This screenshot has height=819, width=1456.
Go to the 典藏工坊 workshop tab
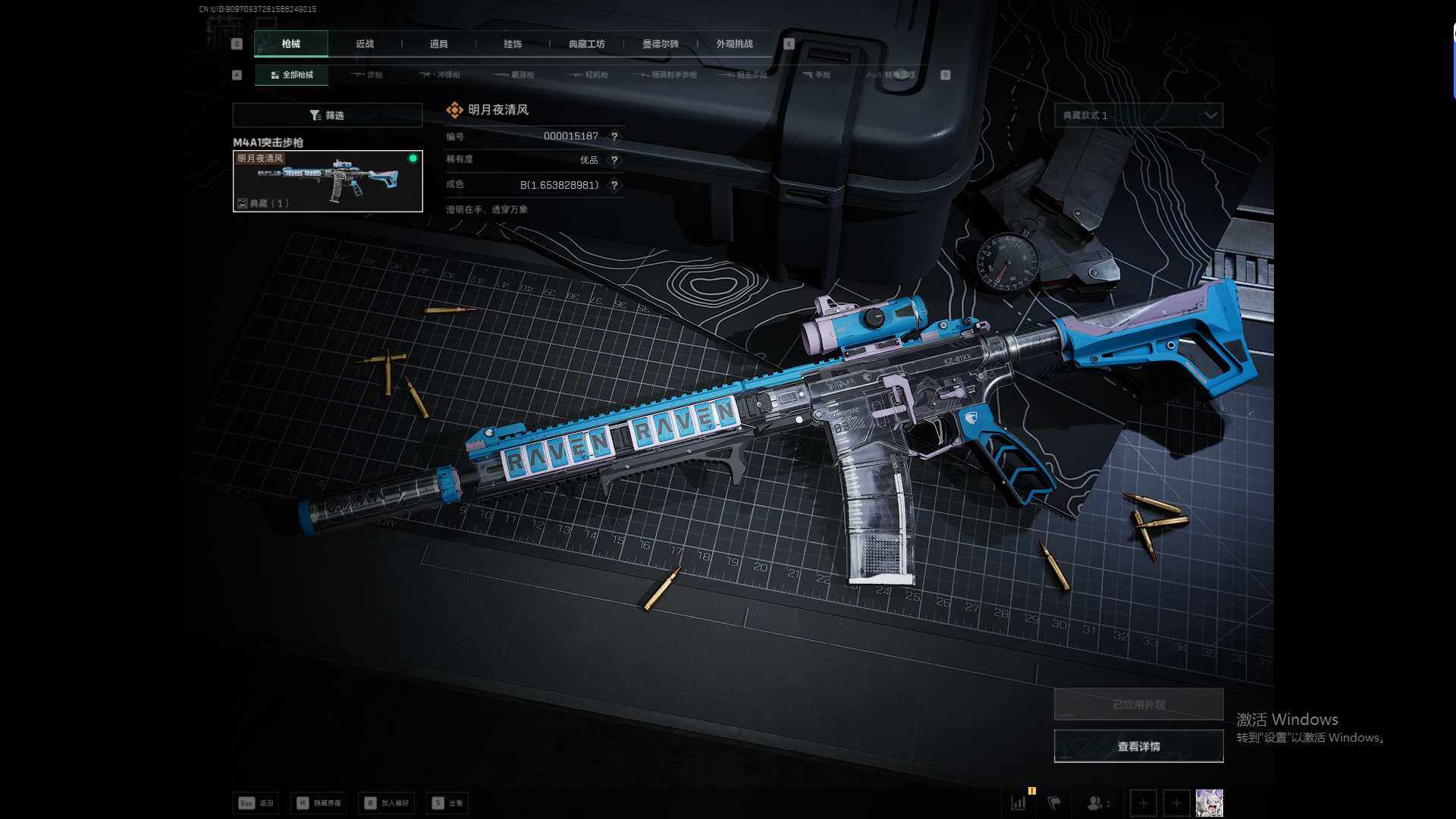point(586,44)
